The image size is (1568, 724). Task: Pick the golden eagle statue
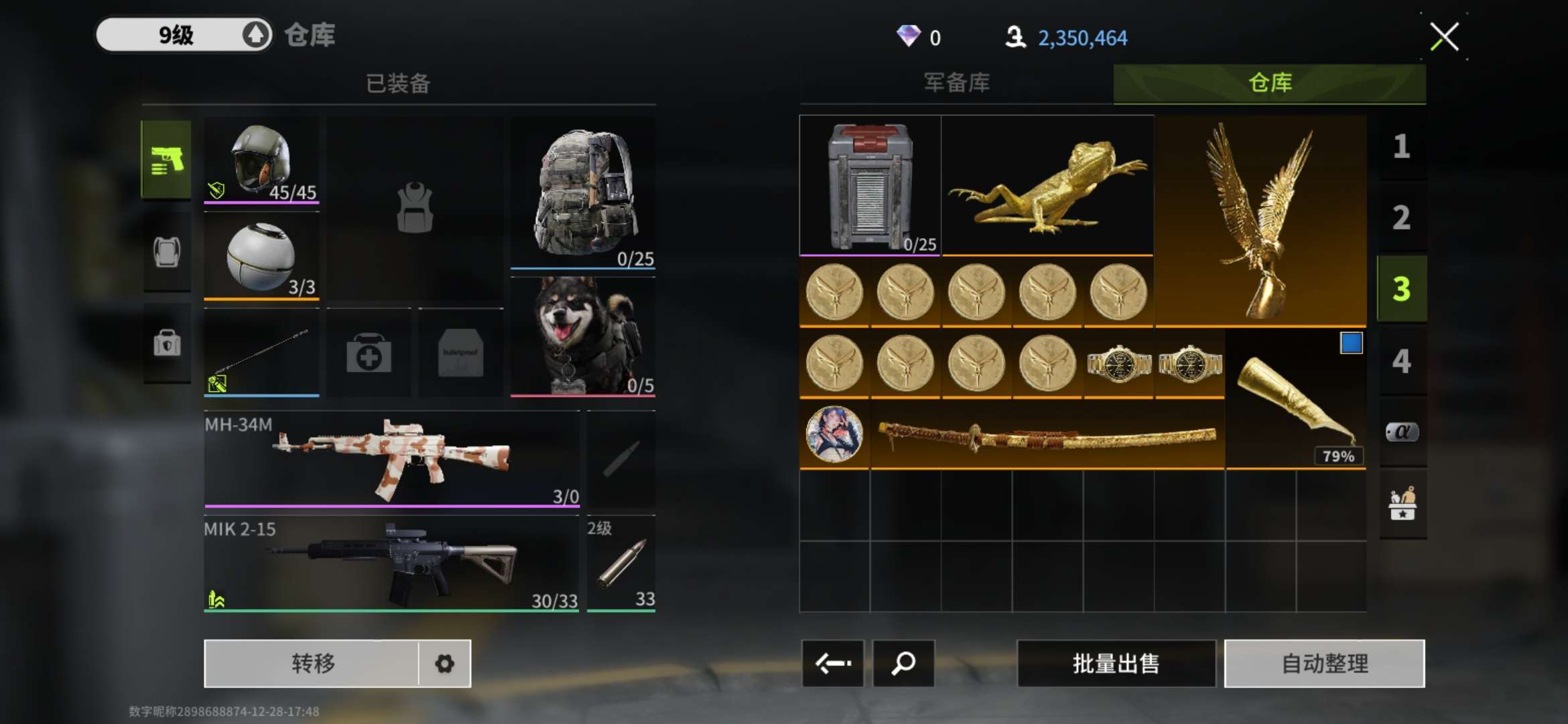tap(1260, 220)
